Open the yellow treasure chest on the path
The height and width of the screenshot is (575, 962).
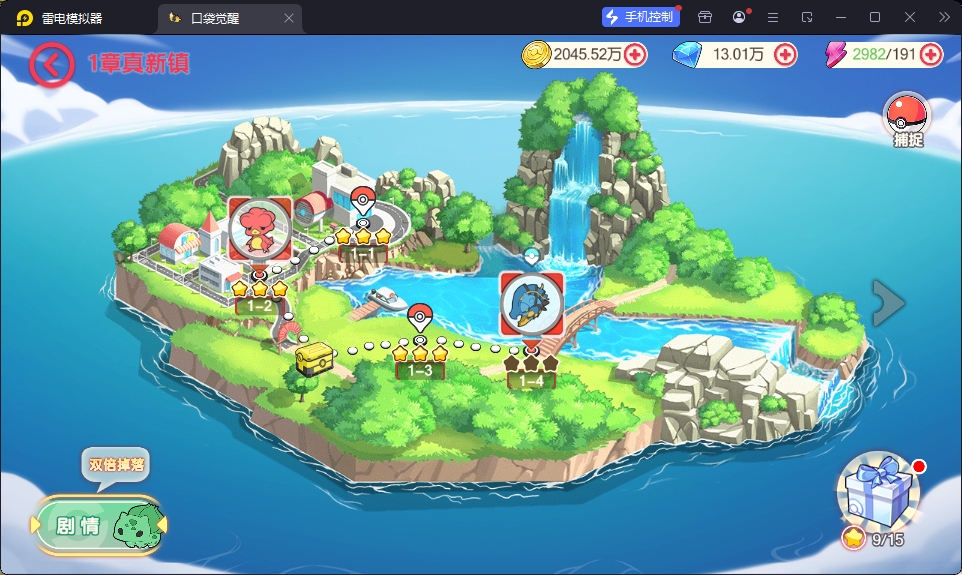[315, 356]
